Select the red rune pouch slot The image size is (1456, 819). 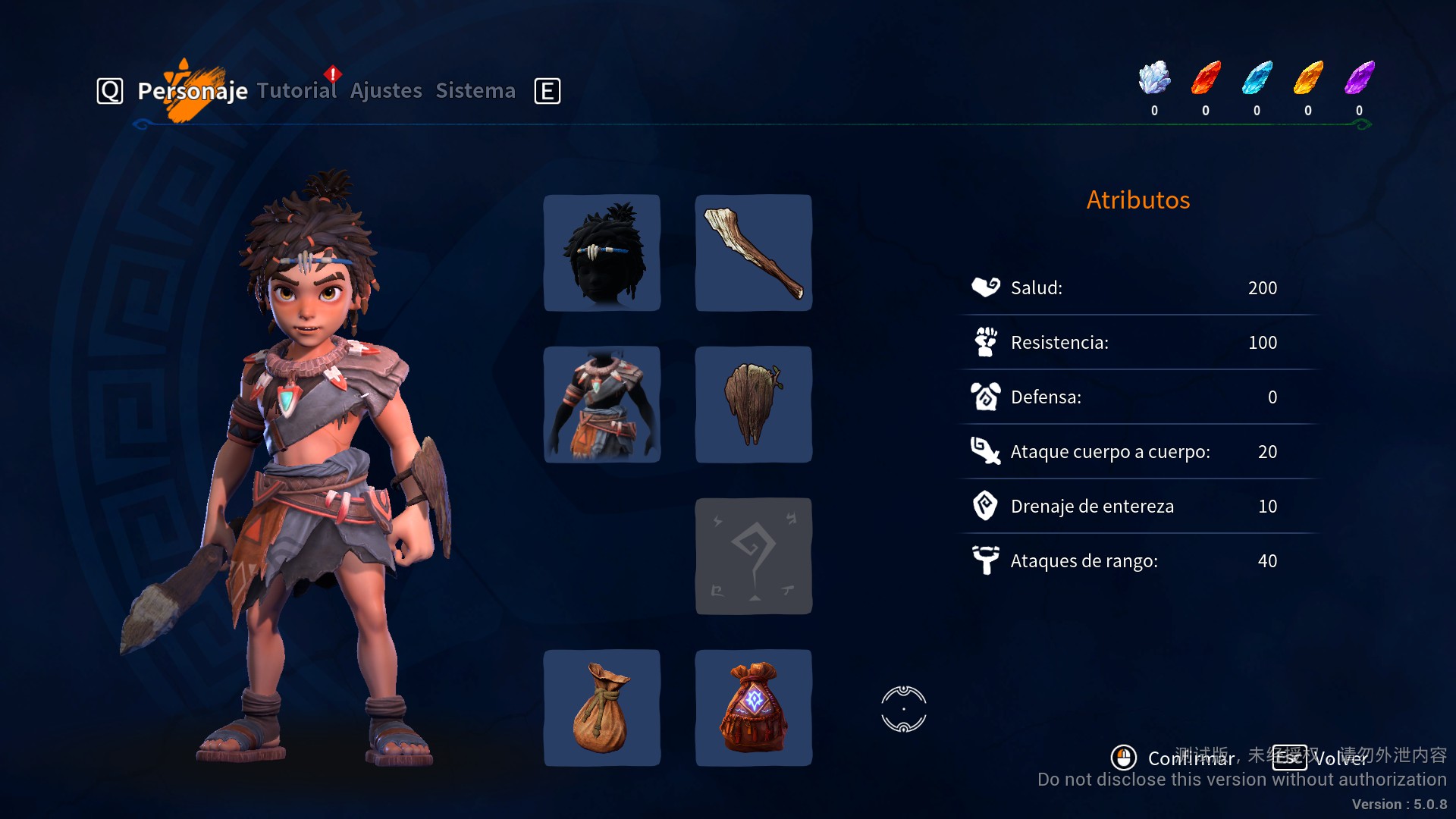(754, 708)
